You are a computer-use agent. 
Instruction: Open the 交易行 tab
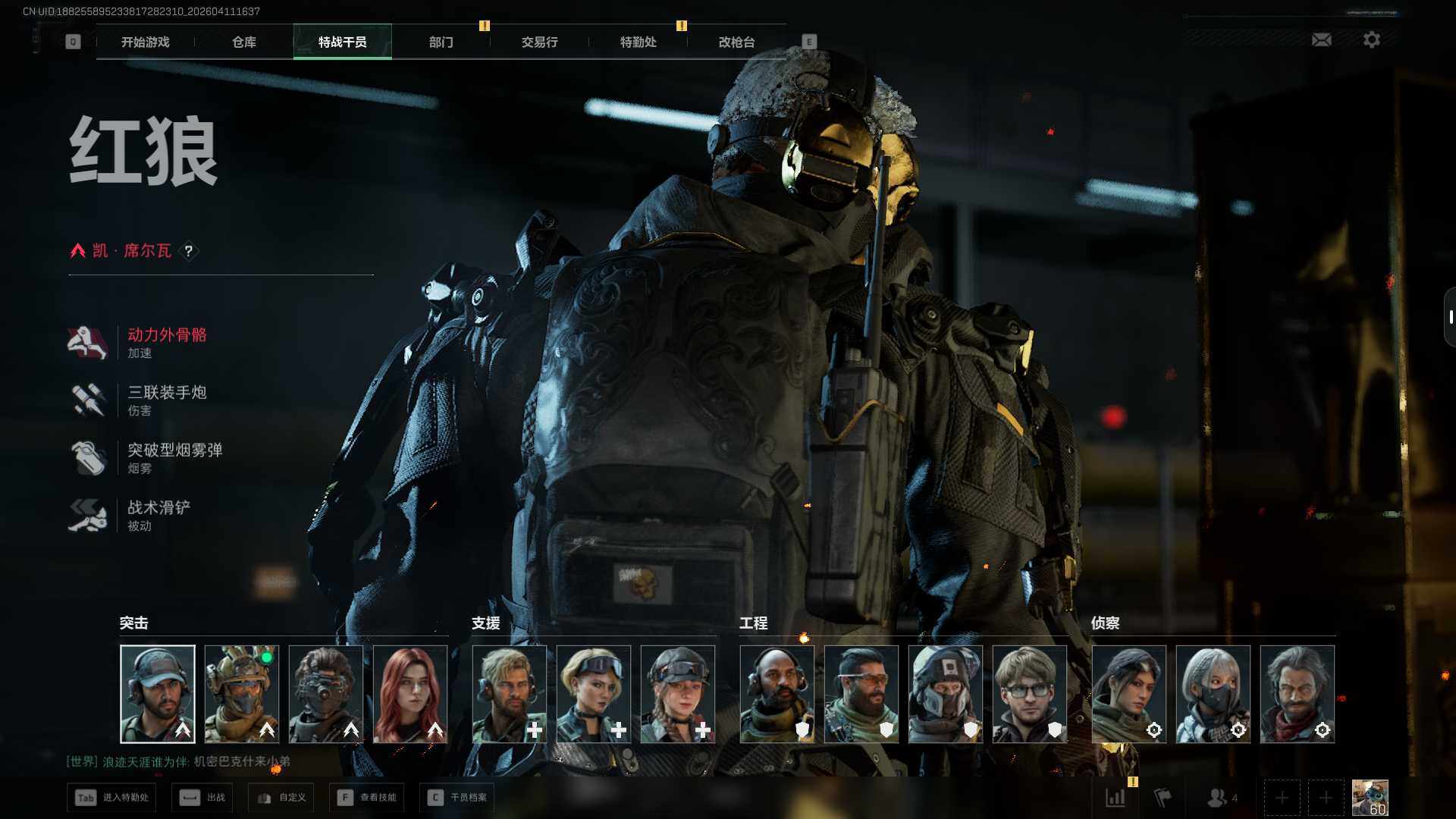(540, 42)
